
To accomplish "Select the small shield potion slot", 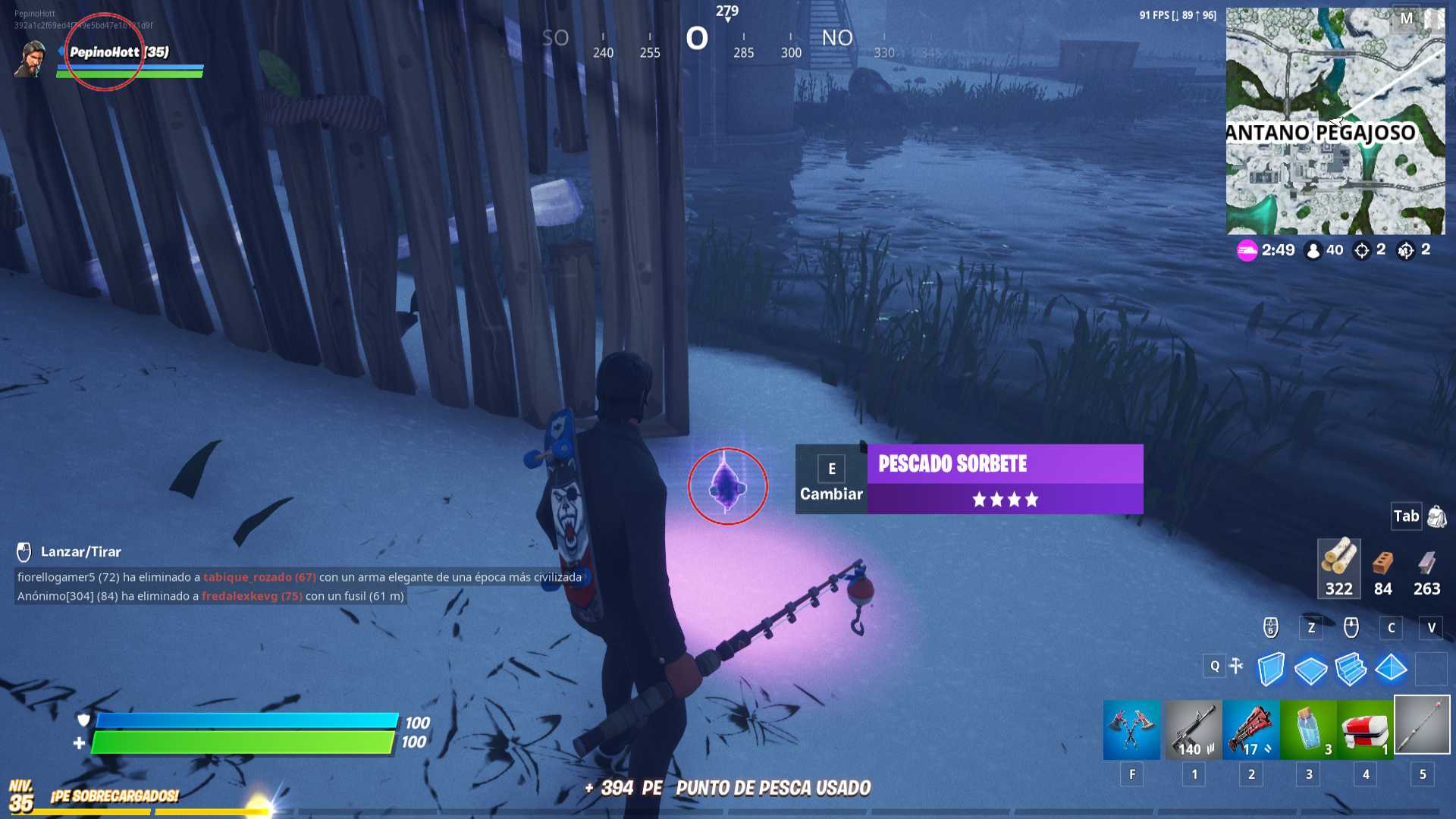I will pyautogui.click(x=1308, y=730).
